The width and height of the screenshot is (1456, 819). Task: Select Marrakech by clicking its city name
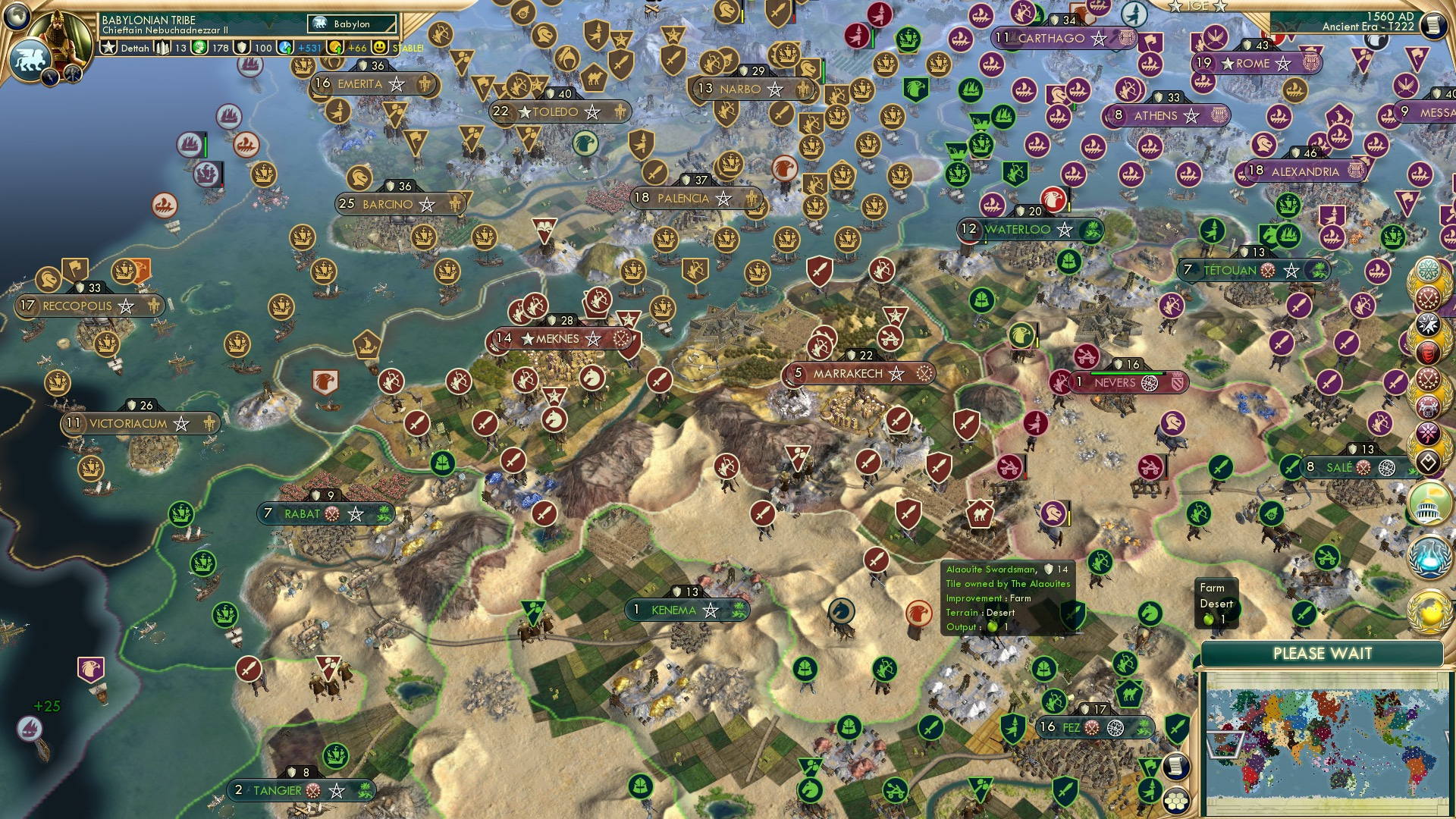[849, 373]
